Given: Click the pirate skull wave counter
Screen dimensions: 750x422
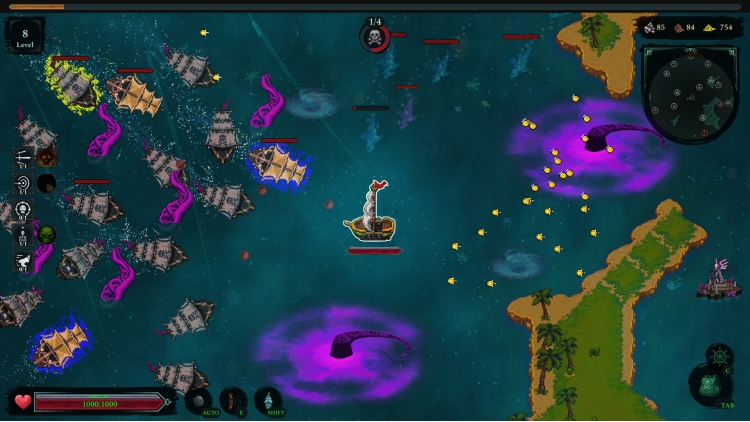Looking at the screenshot, I should point(375,38).
